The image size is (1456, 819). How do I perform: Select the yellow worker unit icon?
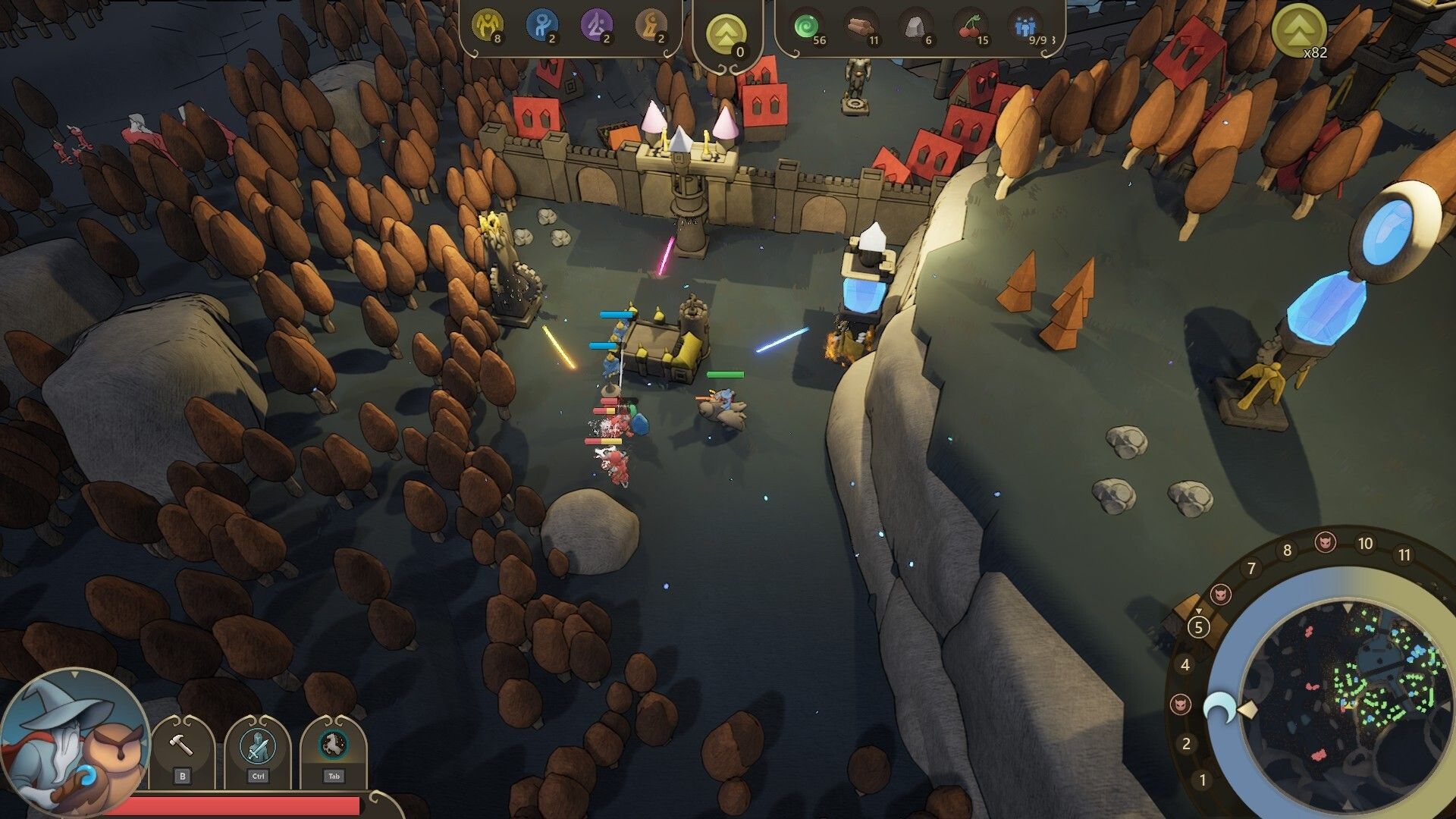point(488,26)
